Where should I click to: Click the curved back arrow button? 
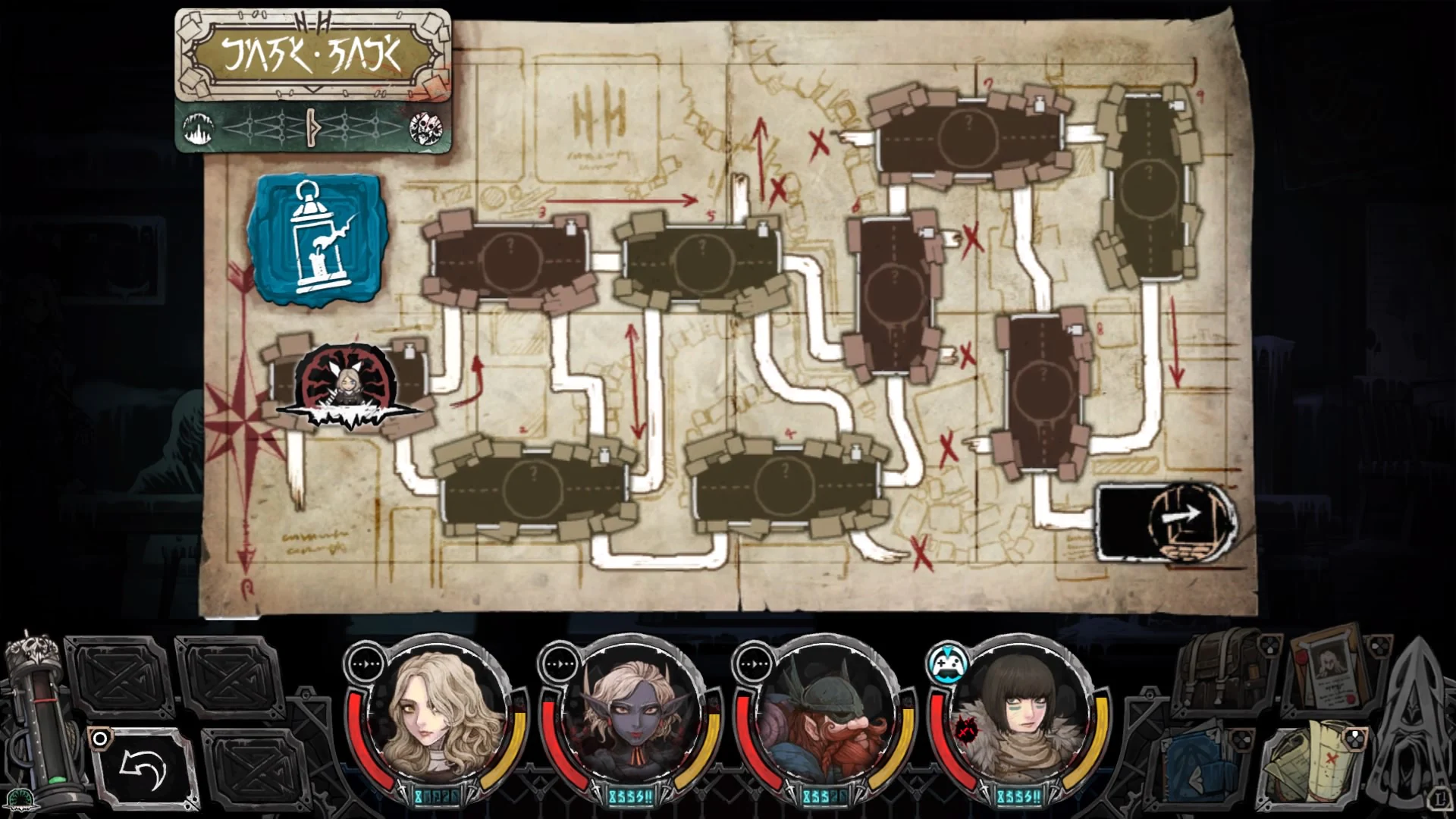point(144,770)
